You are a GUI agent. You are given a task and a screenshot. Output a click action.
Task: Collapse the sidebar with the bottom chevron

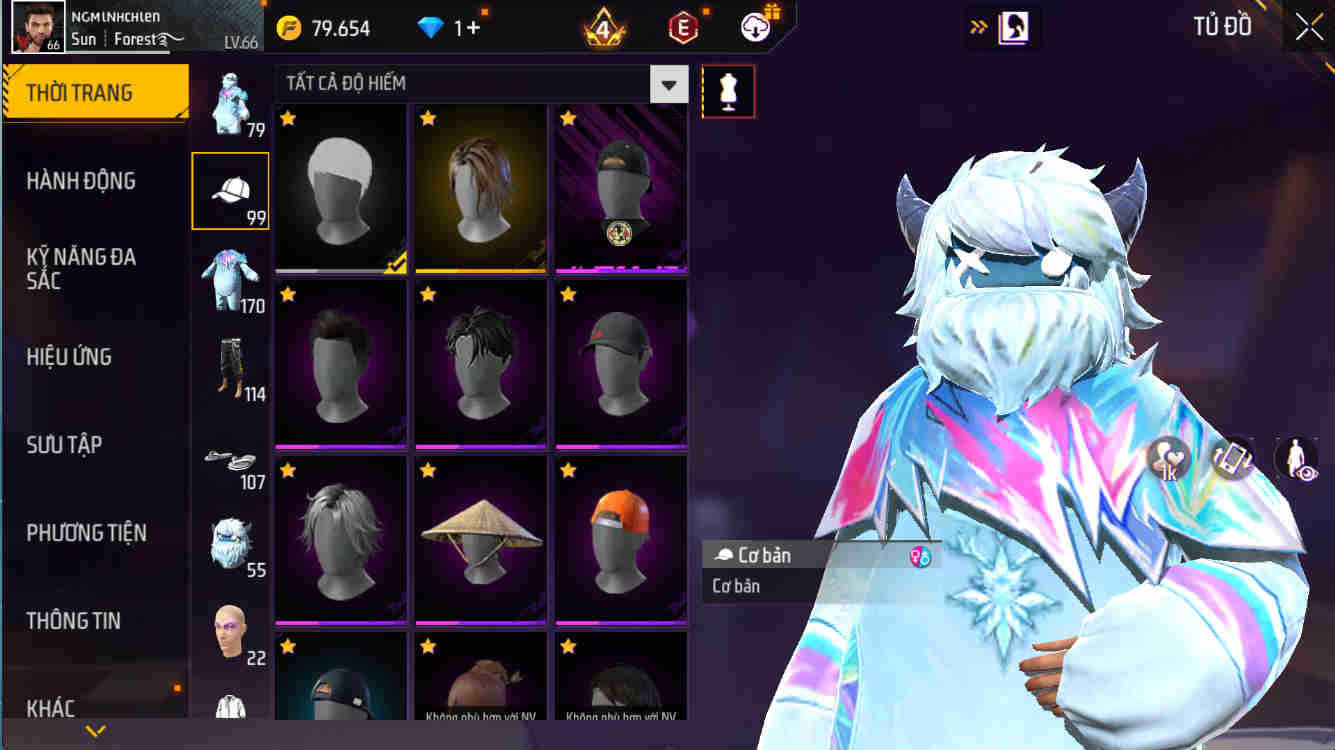96,731
